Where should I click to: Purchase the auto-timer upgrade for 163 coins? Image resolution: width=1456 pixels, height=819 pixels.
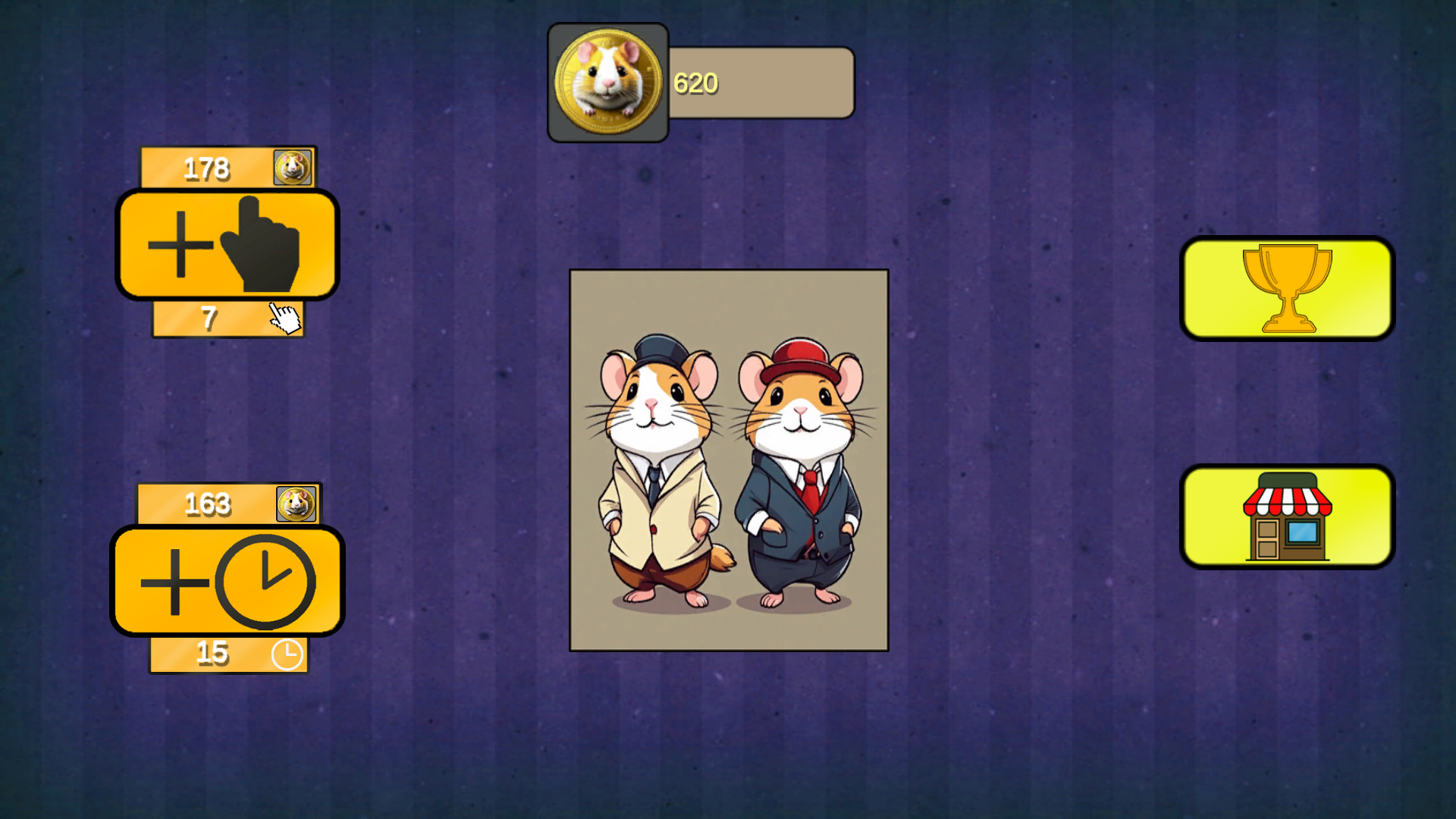click(227, 580)
